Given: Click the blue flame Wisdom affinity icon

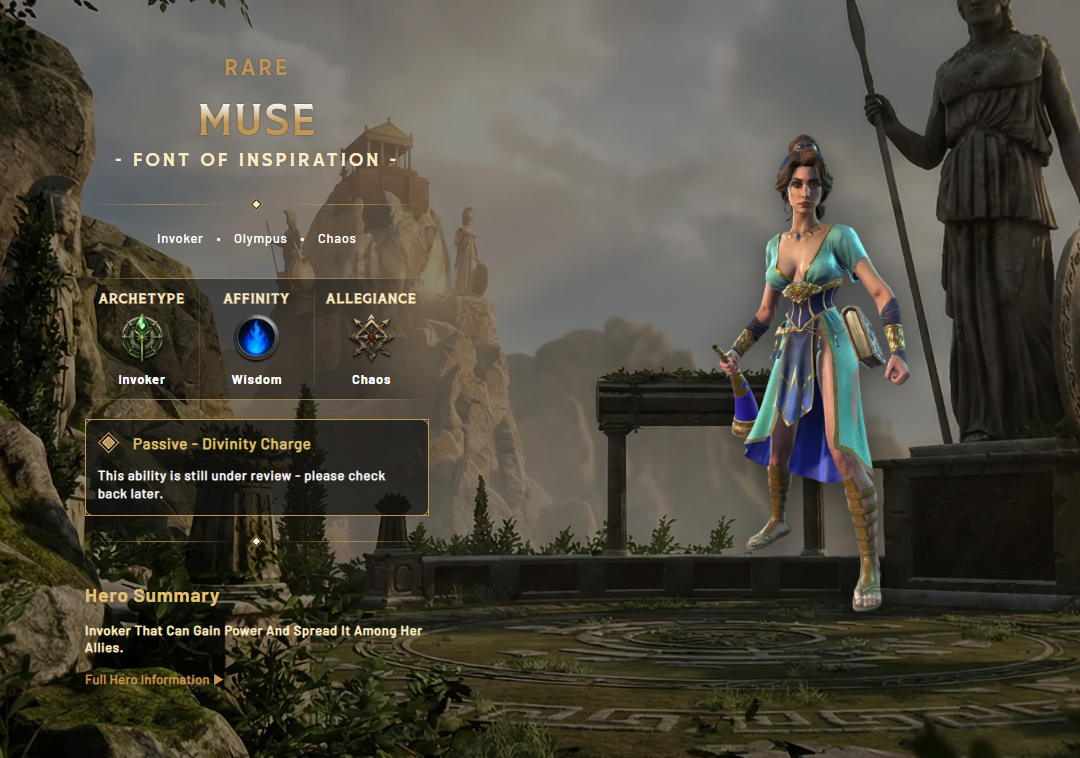Looking at the screenshot, I should tap(256, 338).
